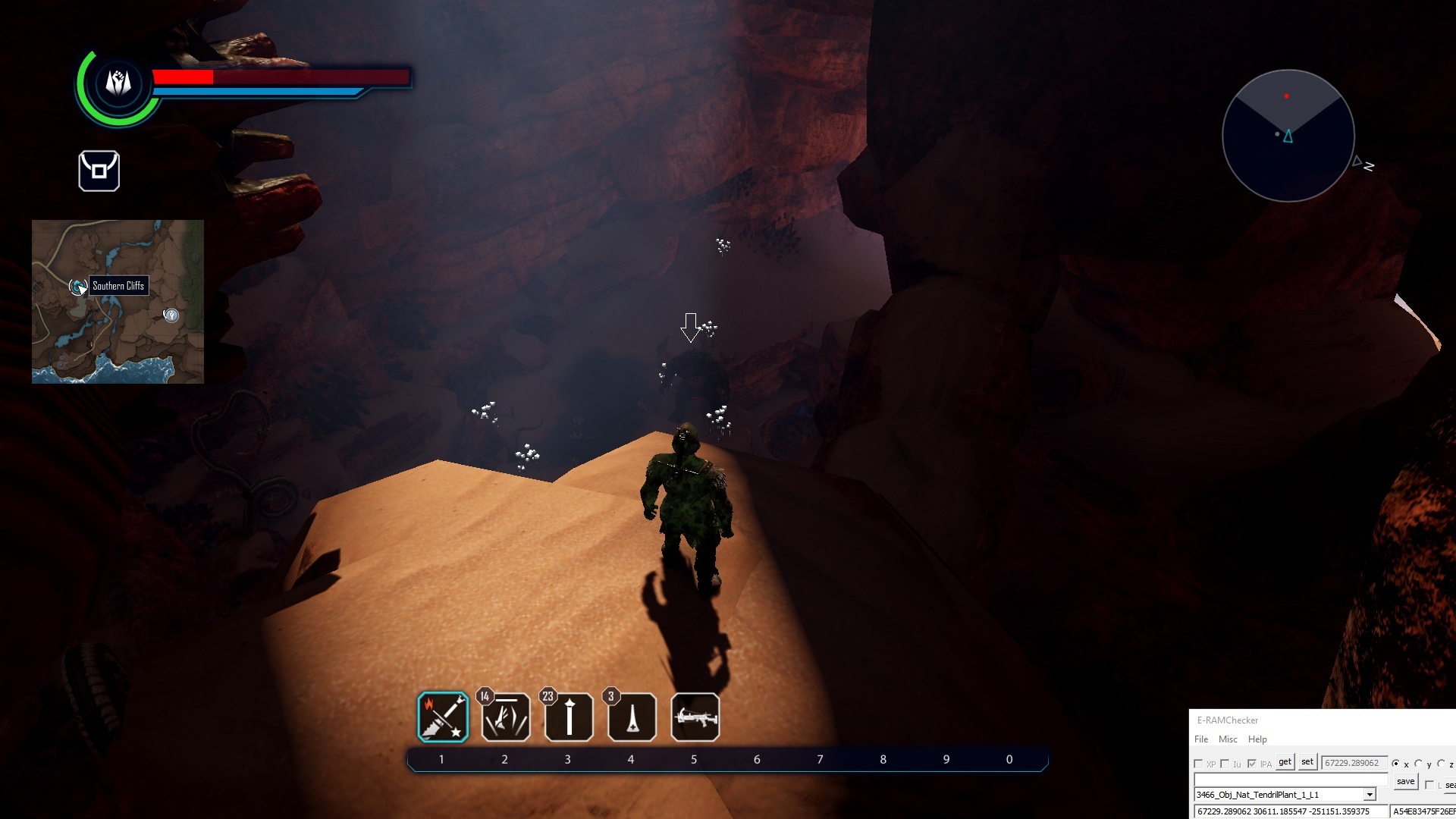Screen dimensions: 1456x819
Task: Open the File menu in E-RAMChecker
Action: tap(1201, 739)
